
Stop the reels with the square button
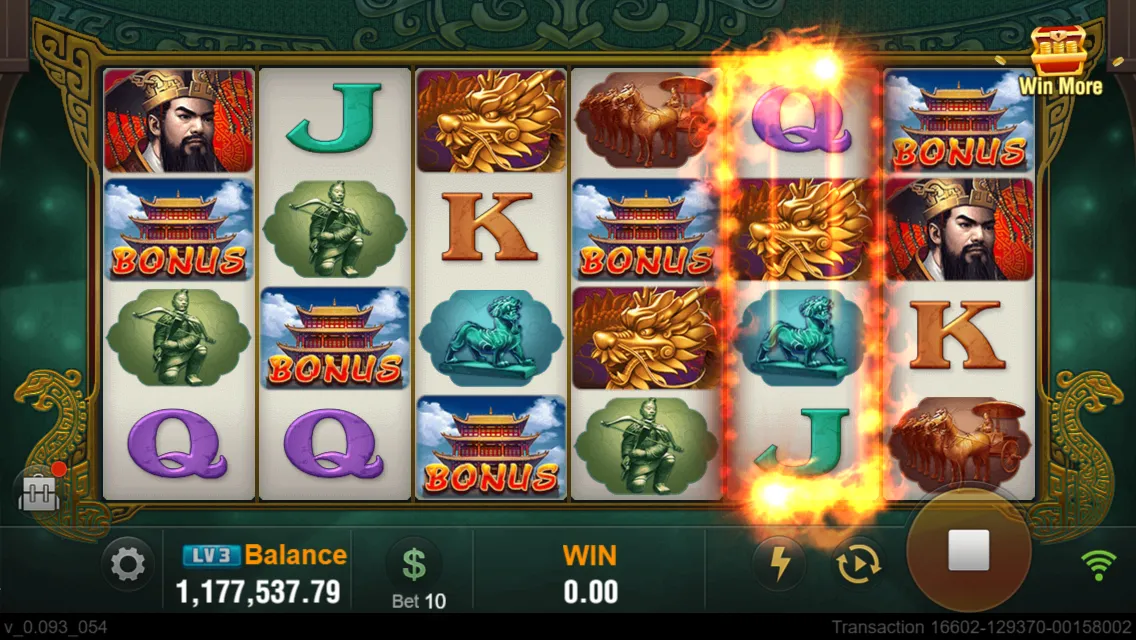click(968, 551)
